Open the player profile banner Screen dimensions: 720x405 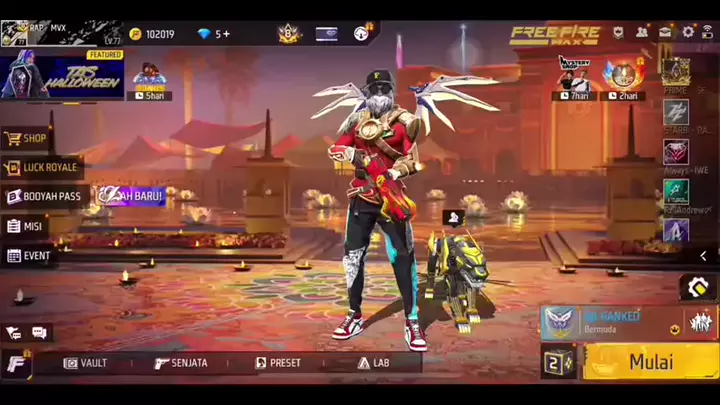tap(60, 33)
